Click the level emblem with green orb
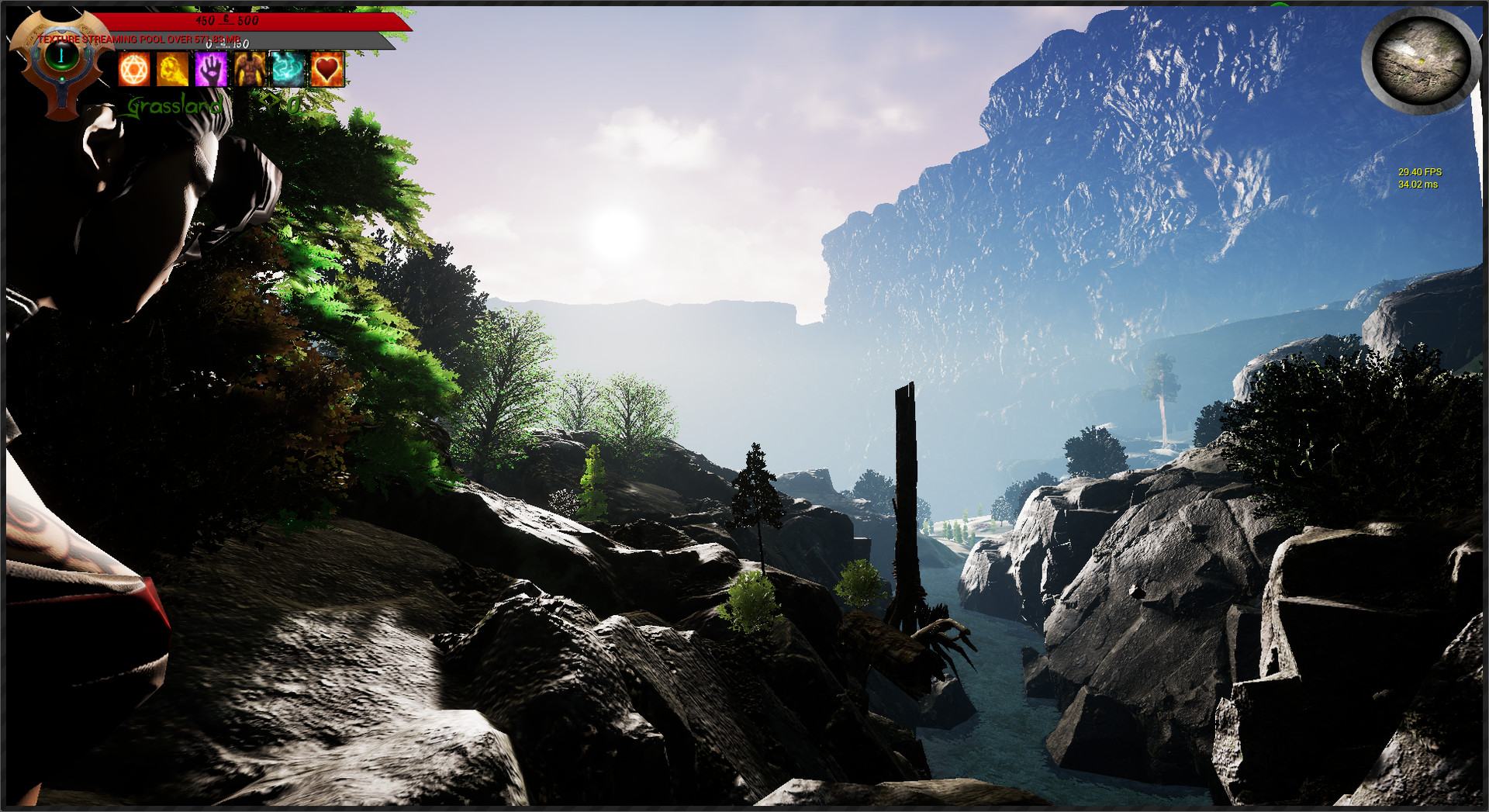 click(60, 57)
